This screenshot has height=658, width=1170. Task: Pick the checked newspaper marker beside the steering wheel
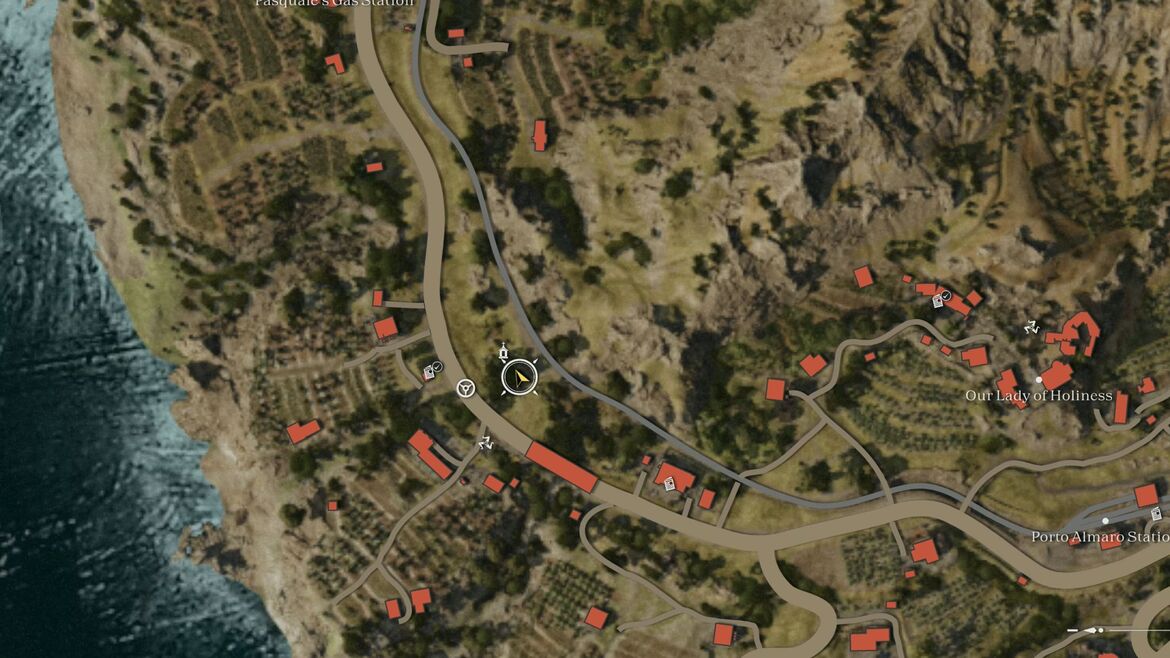click(x=432, y=371)
